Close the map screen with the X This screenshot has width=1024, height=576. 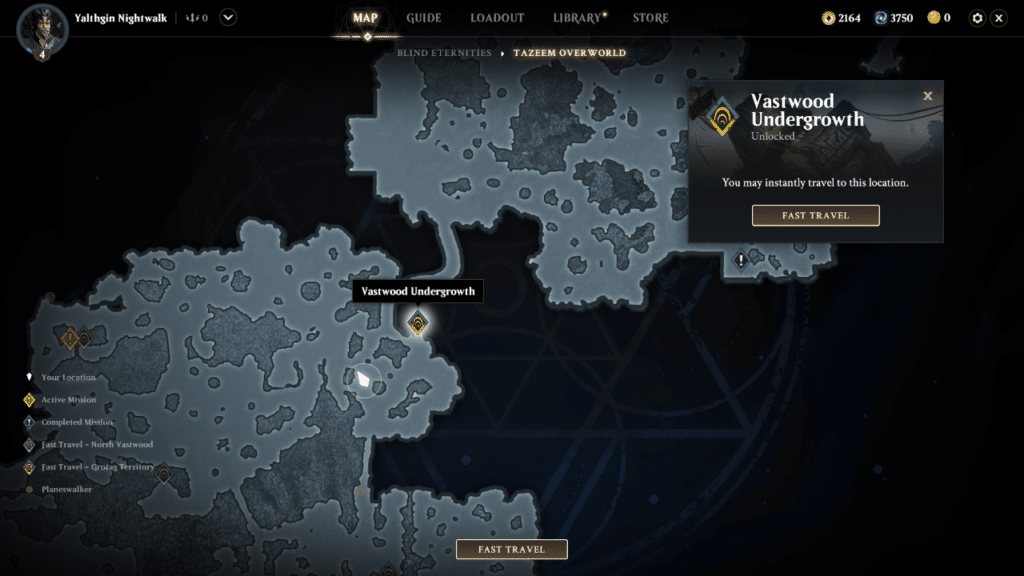pos(998,18)
